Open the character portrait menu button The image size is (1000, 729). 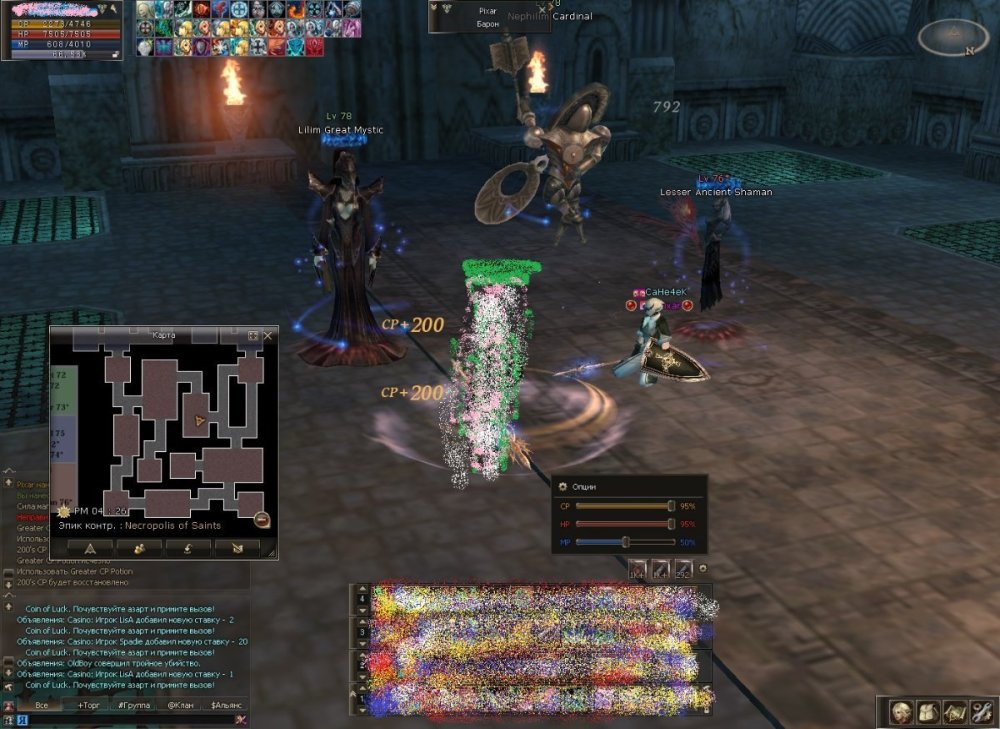(902, 712)
